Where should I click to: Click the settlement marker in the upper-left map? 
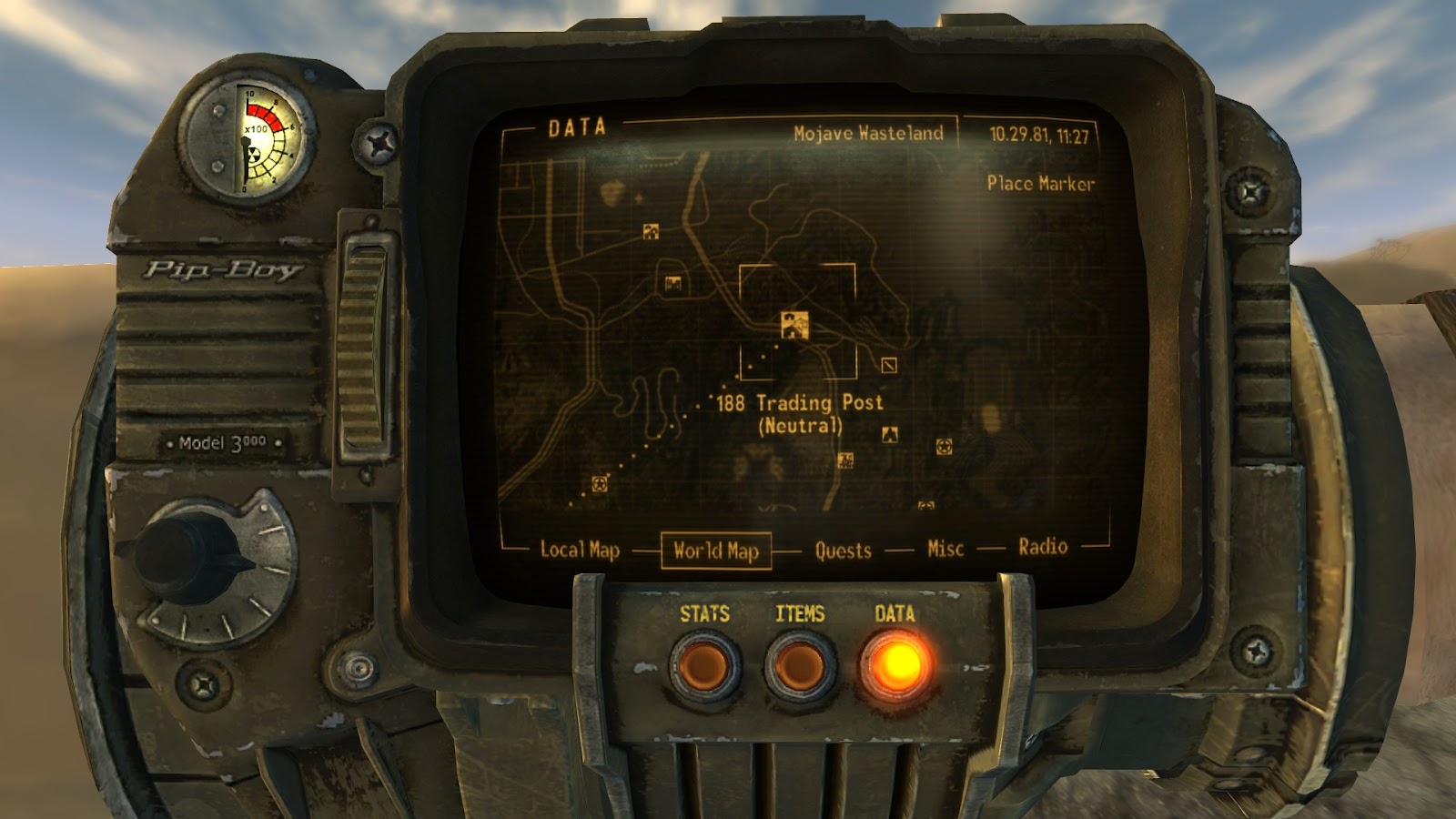coord(650,232)
